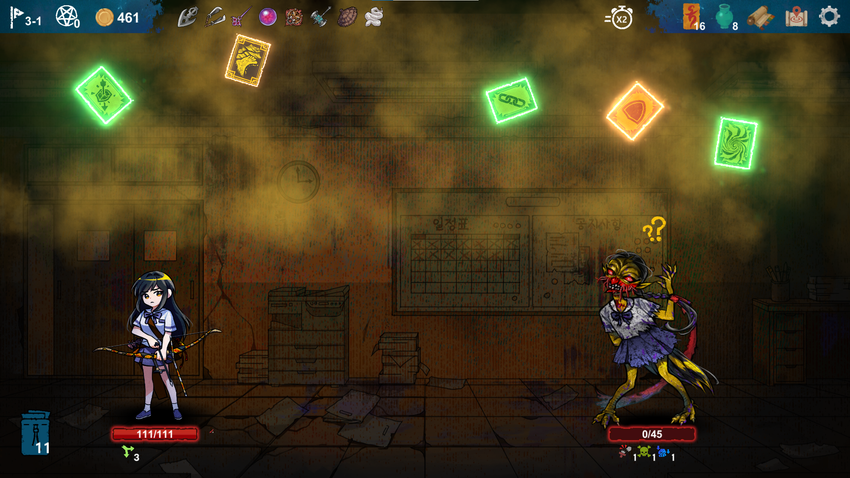Choose the yellow glowing reward card

coord(246,60)
